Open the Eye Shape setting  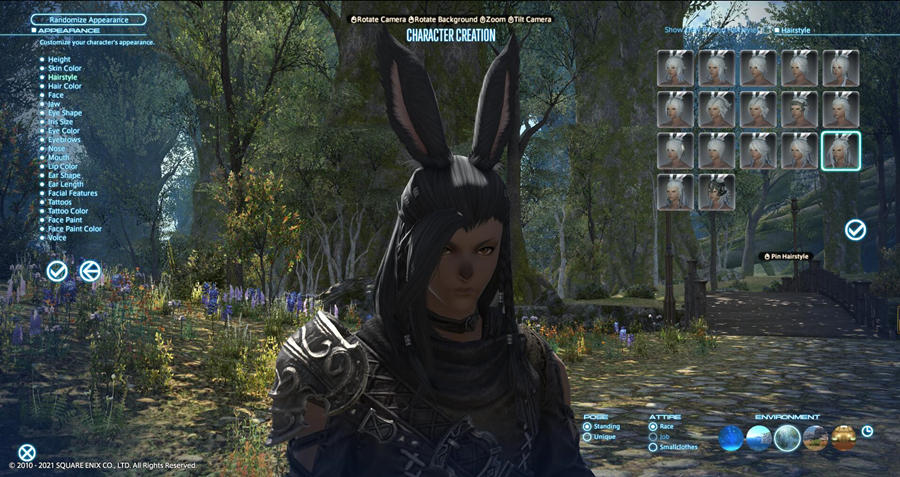point(65,113)
